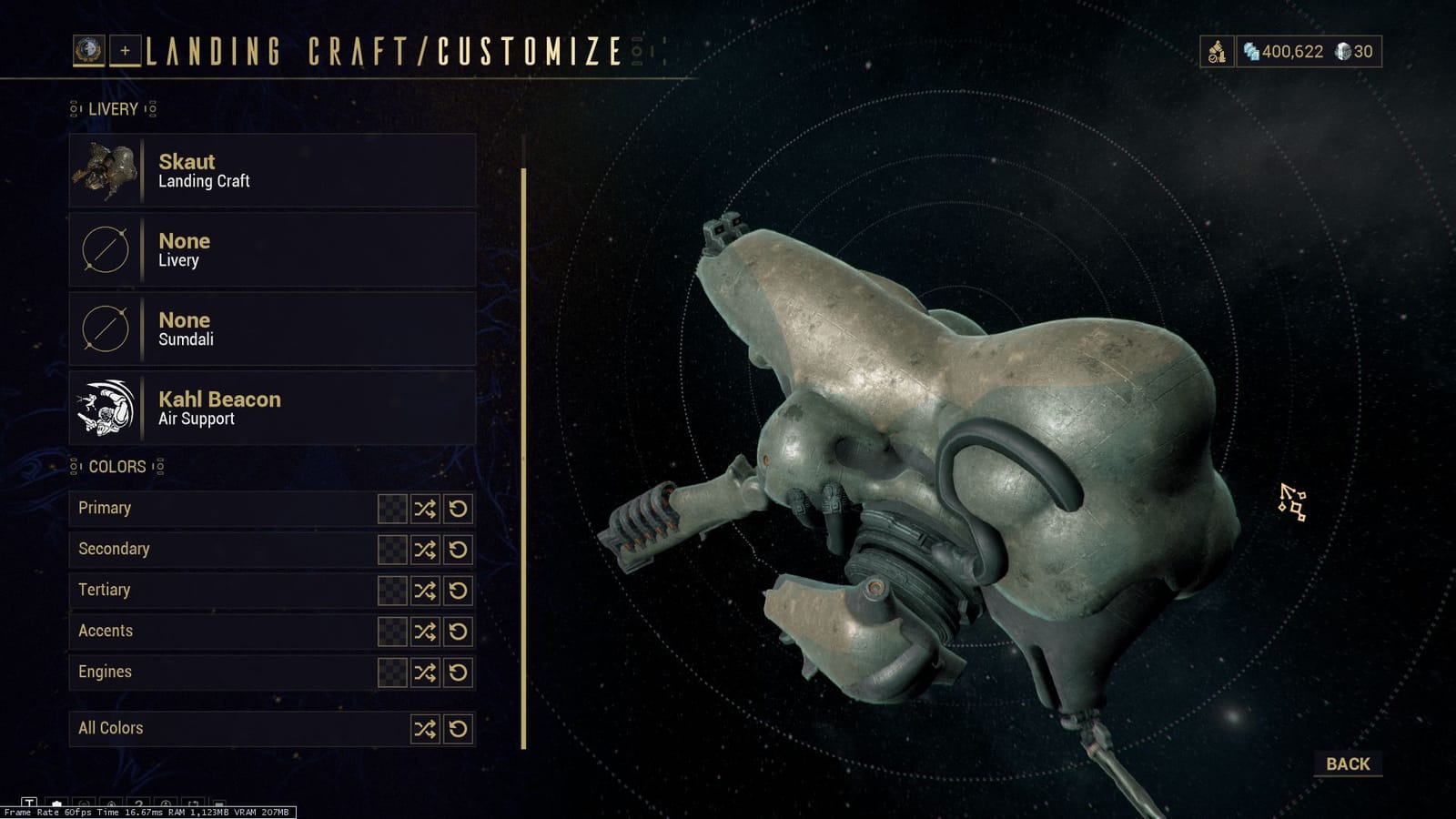1456x819 pixels.
Task: Click the Kahl Beacon air support thumbnail icon
Action: point(104,407)
